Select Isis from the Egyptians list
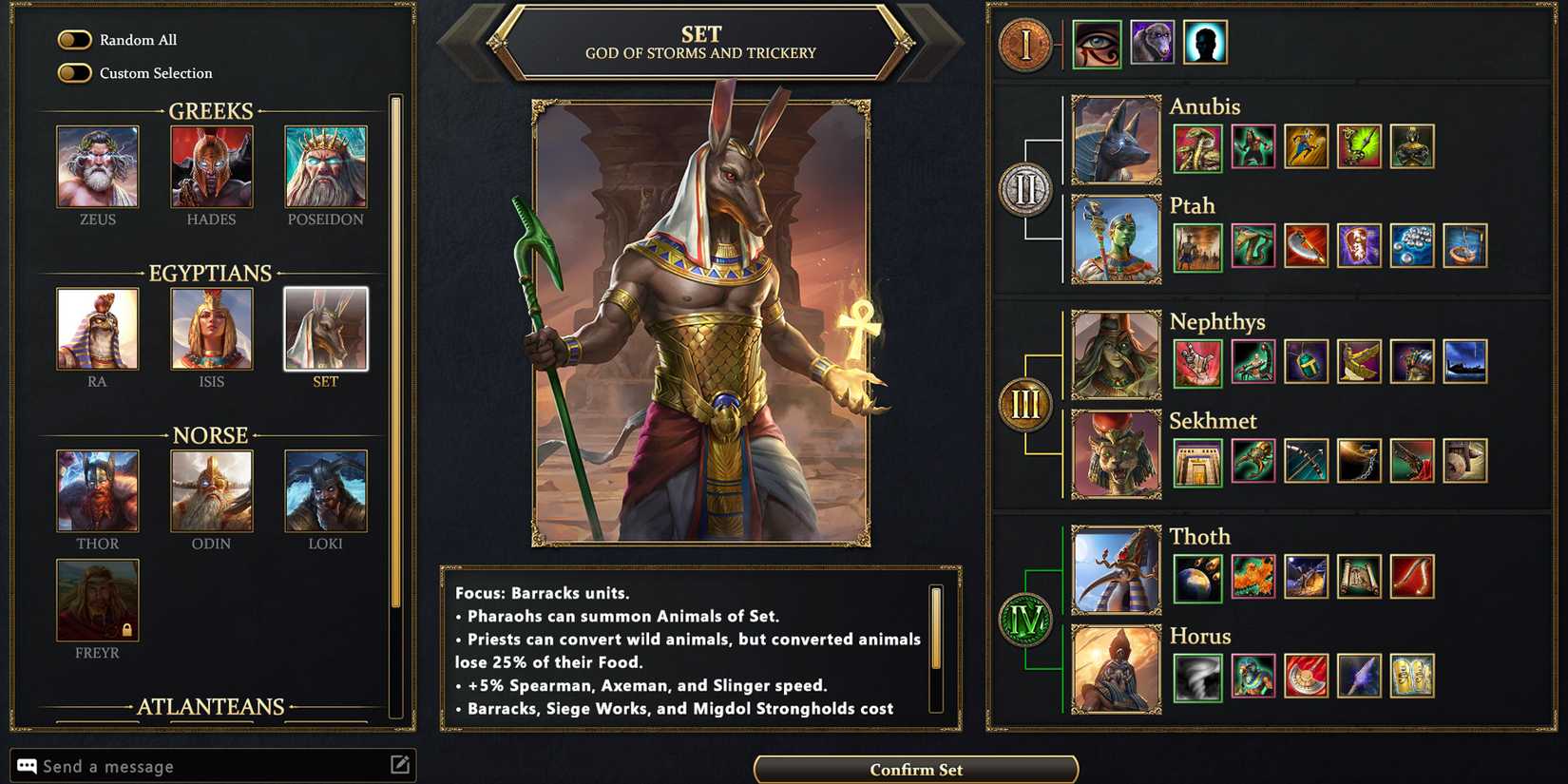The height and width of the screenshot is (784, 1568). pos(211,329)
